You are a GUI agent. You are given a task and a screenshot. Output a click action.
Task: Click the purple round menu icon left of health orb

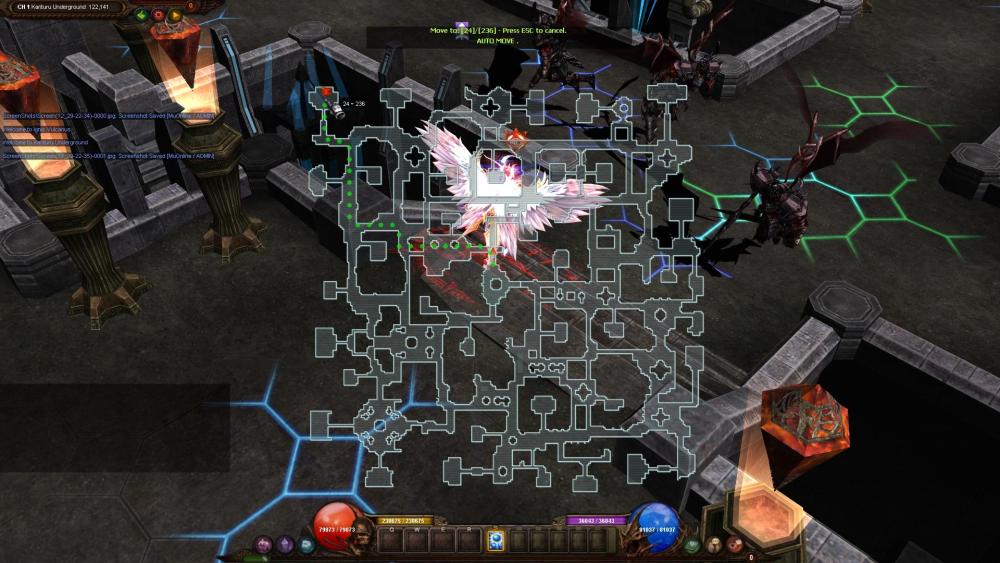click(x=264, y=545)
